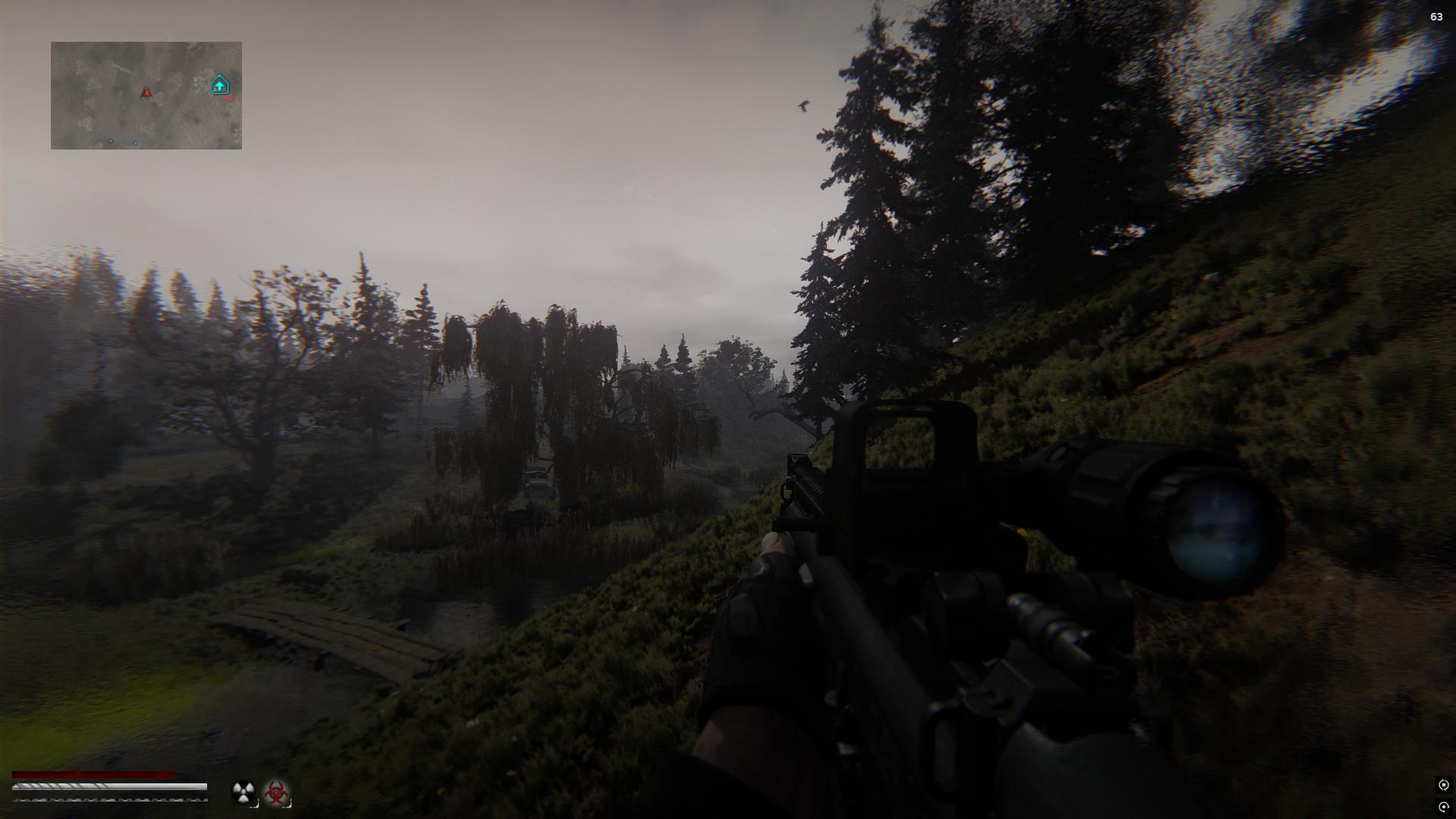Screen dimensions: 1456x819
Task: Click the red biohazard status icon
Action: [276, 792]
